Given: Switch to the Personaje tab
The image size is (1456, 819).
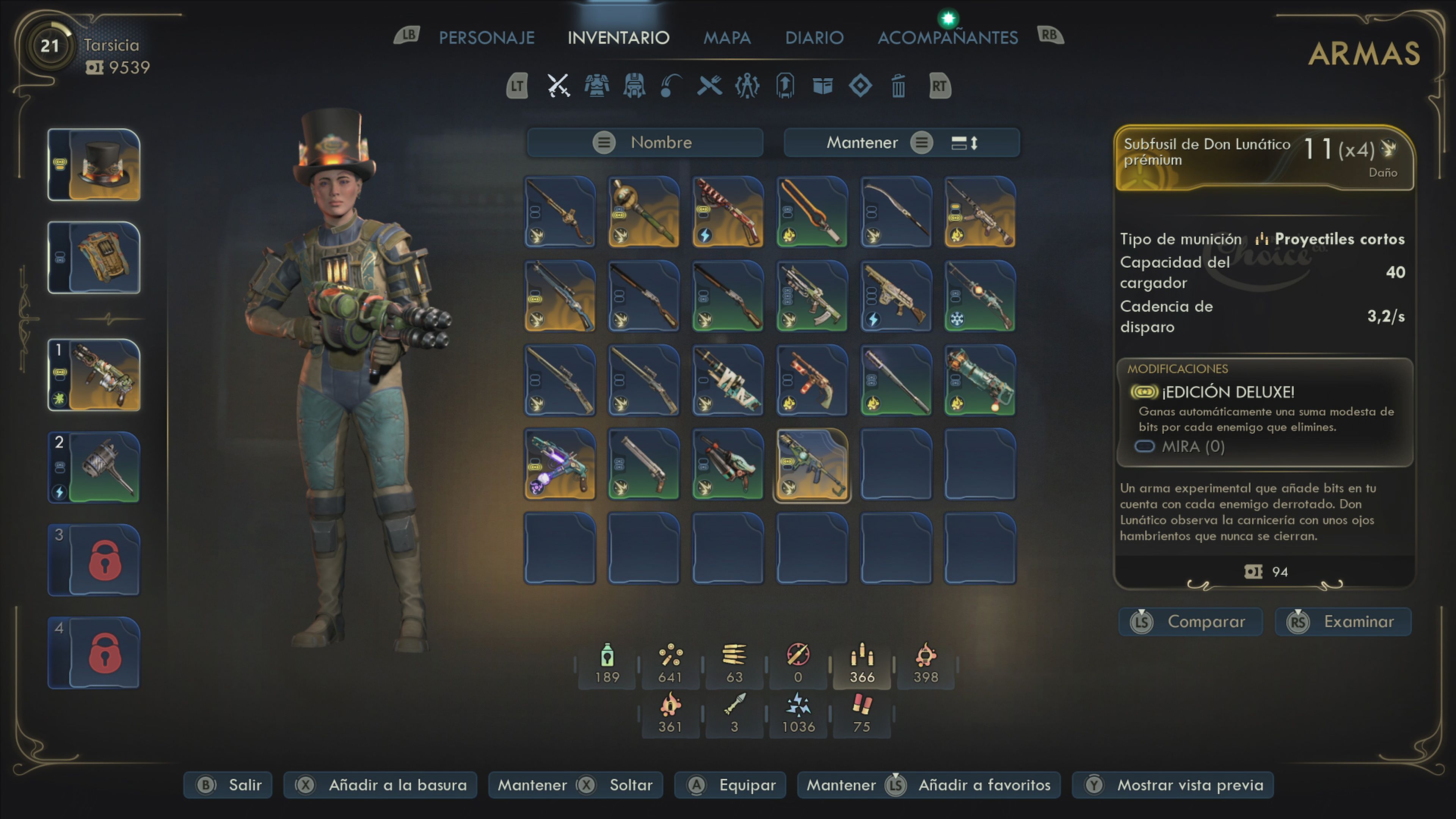Looking at the screenshot, I should point(486,37).
